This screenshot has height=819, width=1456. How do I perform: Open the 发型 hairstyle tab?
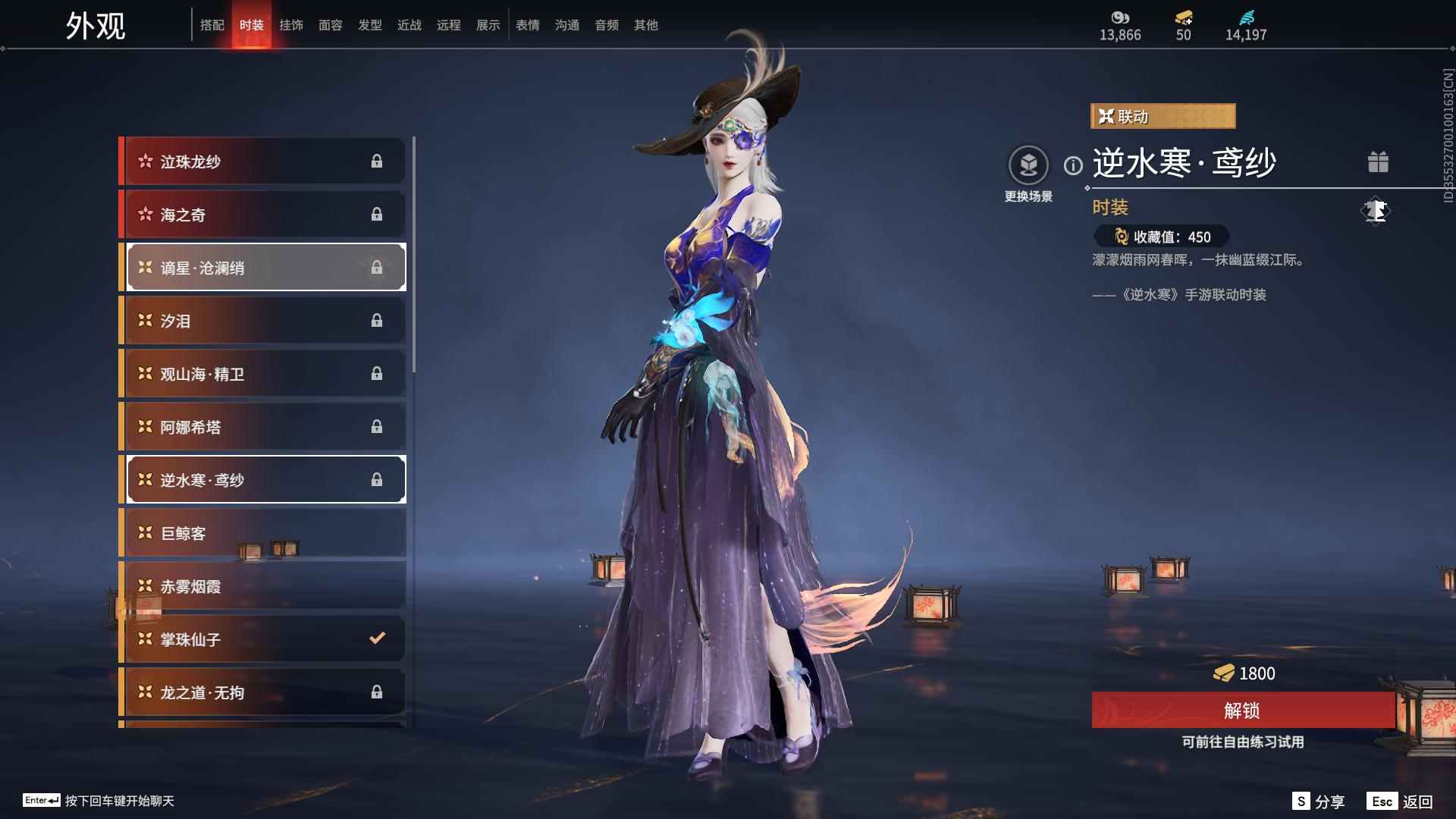point(369,25)
